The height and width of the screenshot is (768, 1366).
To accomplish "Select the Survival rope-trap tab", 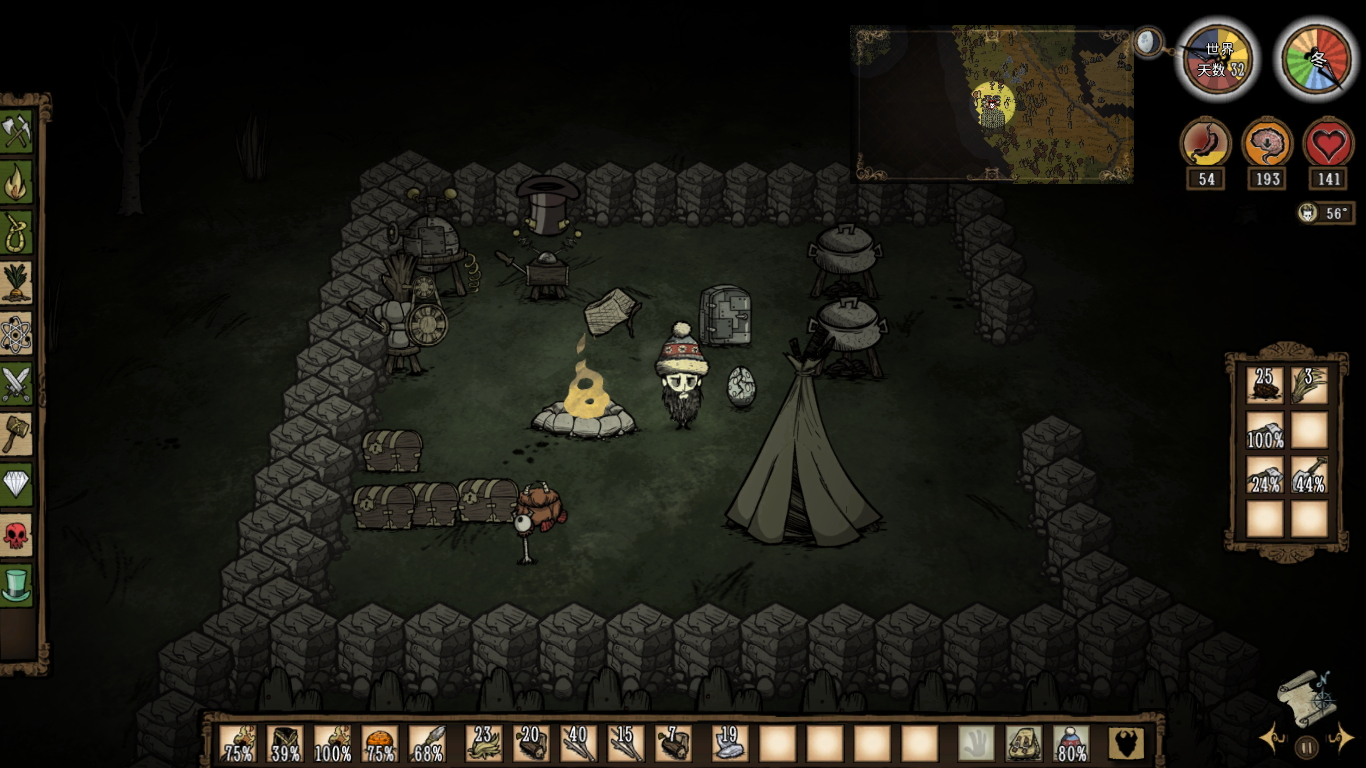I will (17, 232).
